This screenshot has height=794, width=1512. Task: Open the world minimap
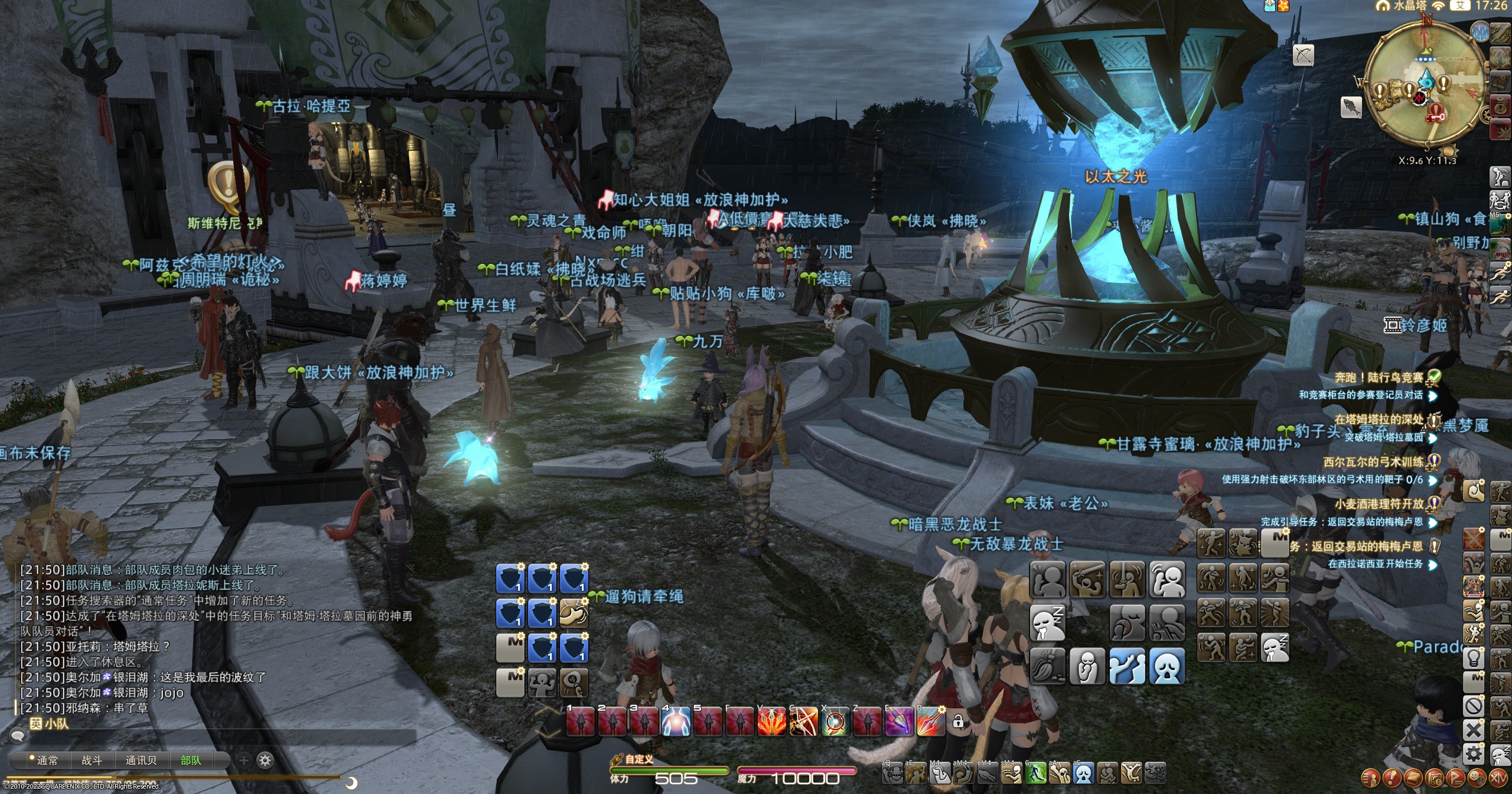click(x=1423, y=89)
